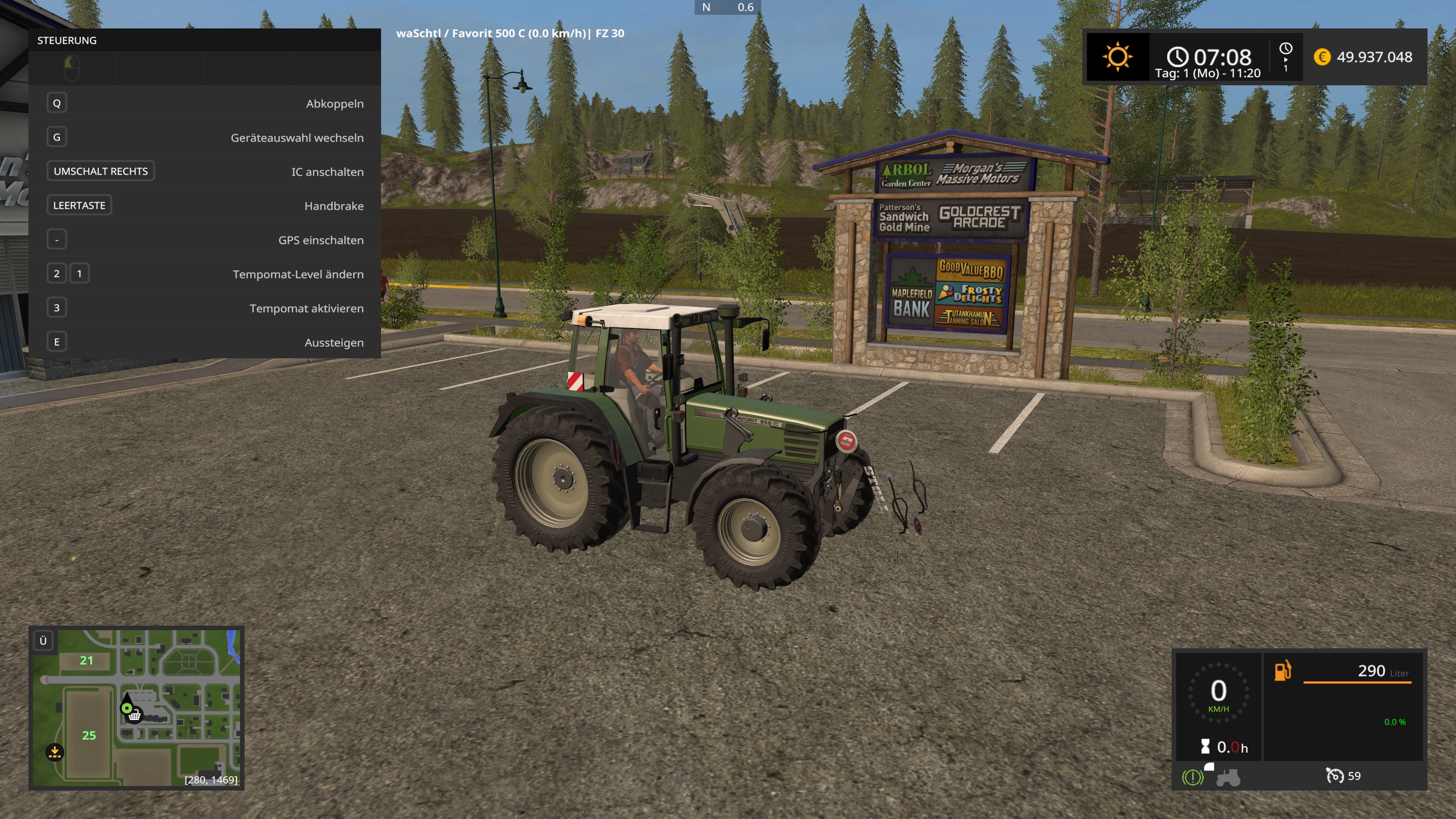1456x819 pixels.
Task: Activate the Tempomat aktivieren entry
Action: click(204, 308)
